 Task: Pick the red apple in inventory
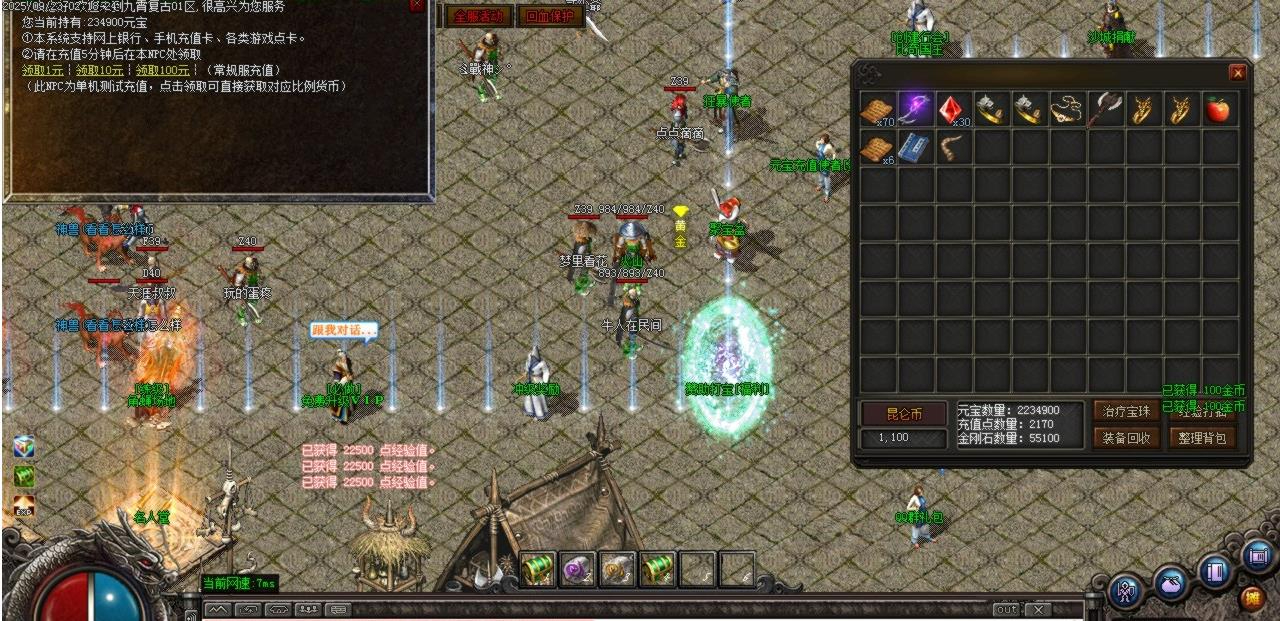[x=1217, y=109]
